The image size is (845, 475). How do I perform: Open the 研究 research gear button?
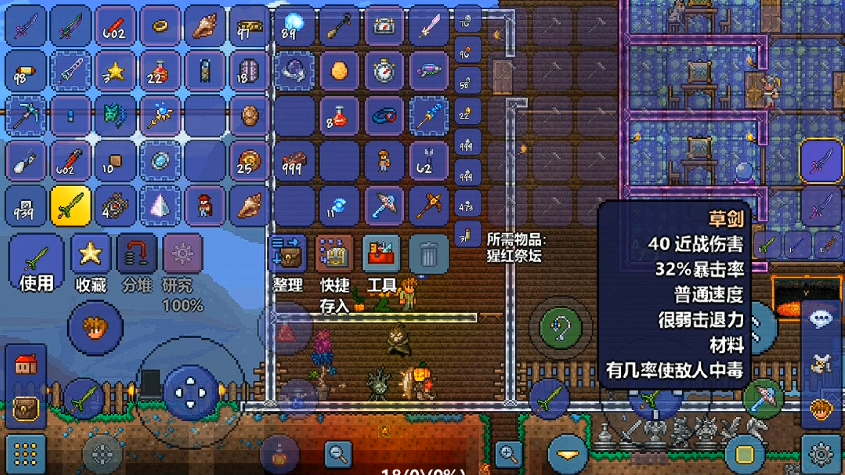182,256
